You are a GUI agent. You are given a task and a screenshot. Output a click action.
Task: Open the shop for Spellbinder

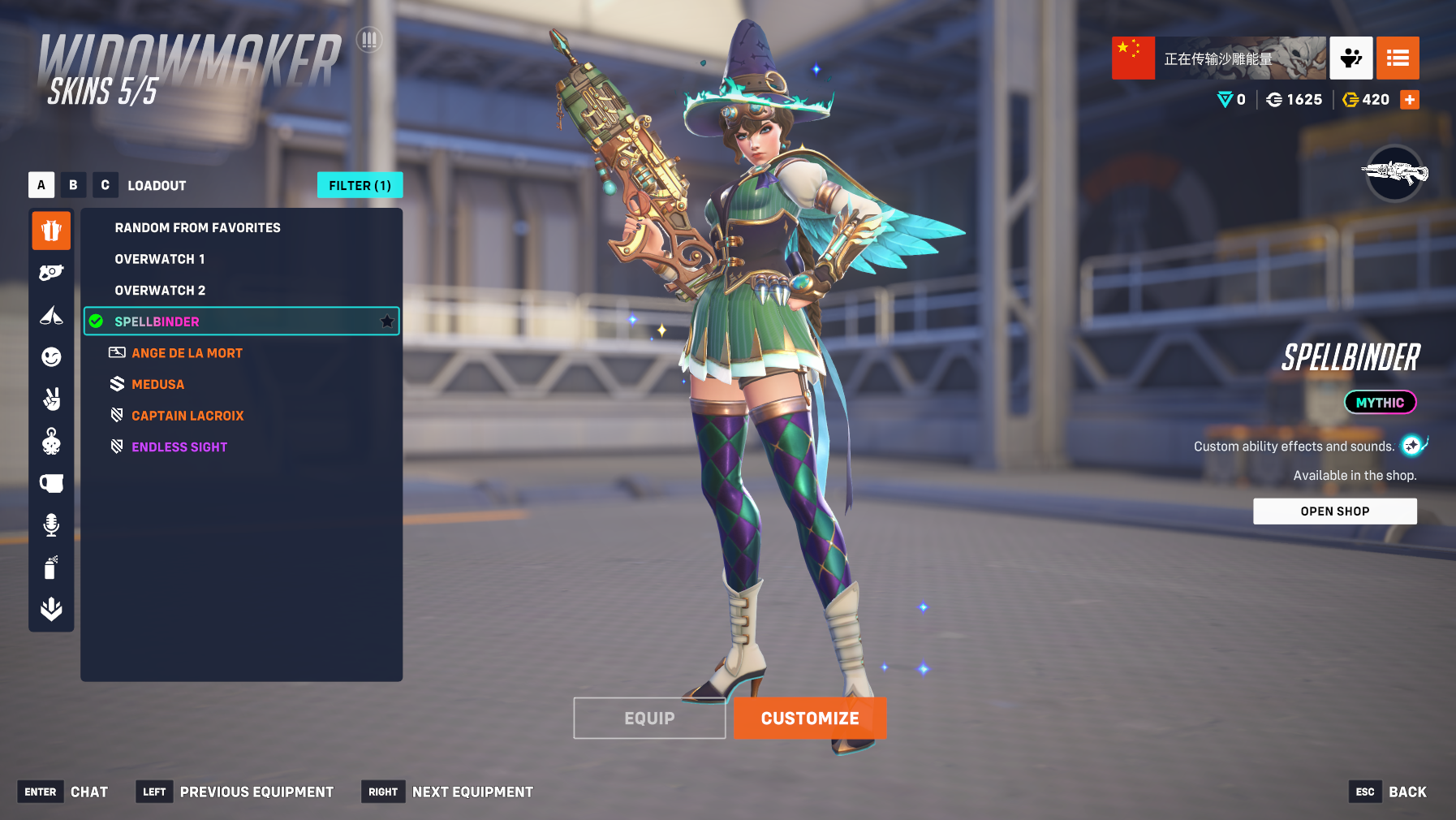1334,511
